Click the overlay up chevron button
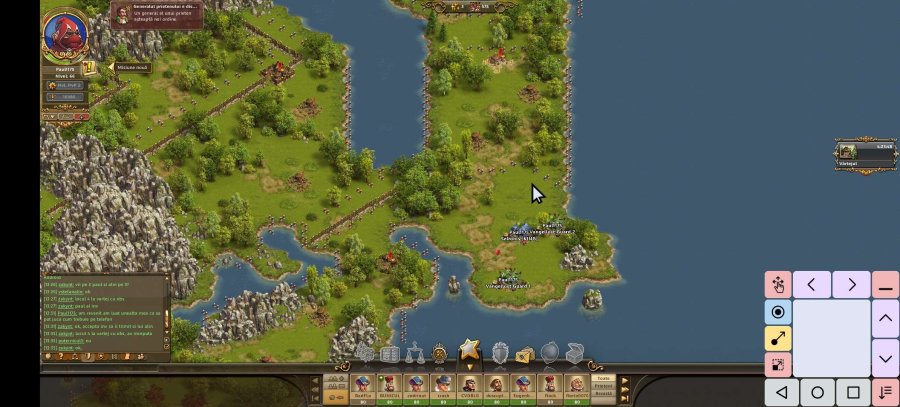Viewport: 900px width, 407px height. tap(885, 320)
